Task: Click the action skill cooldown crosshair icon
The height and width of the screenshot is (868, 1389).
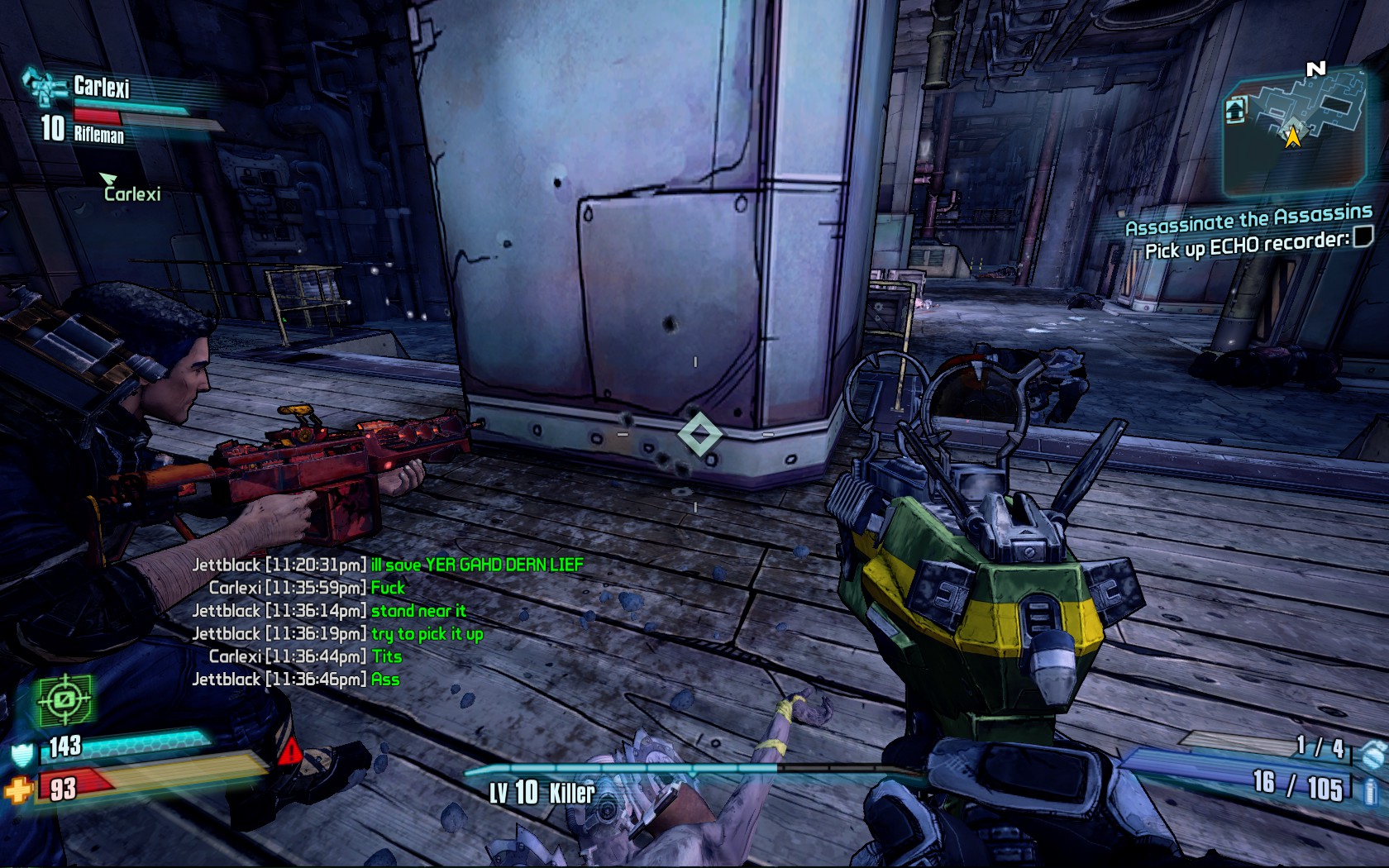Action: pos(64,700)
